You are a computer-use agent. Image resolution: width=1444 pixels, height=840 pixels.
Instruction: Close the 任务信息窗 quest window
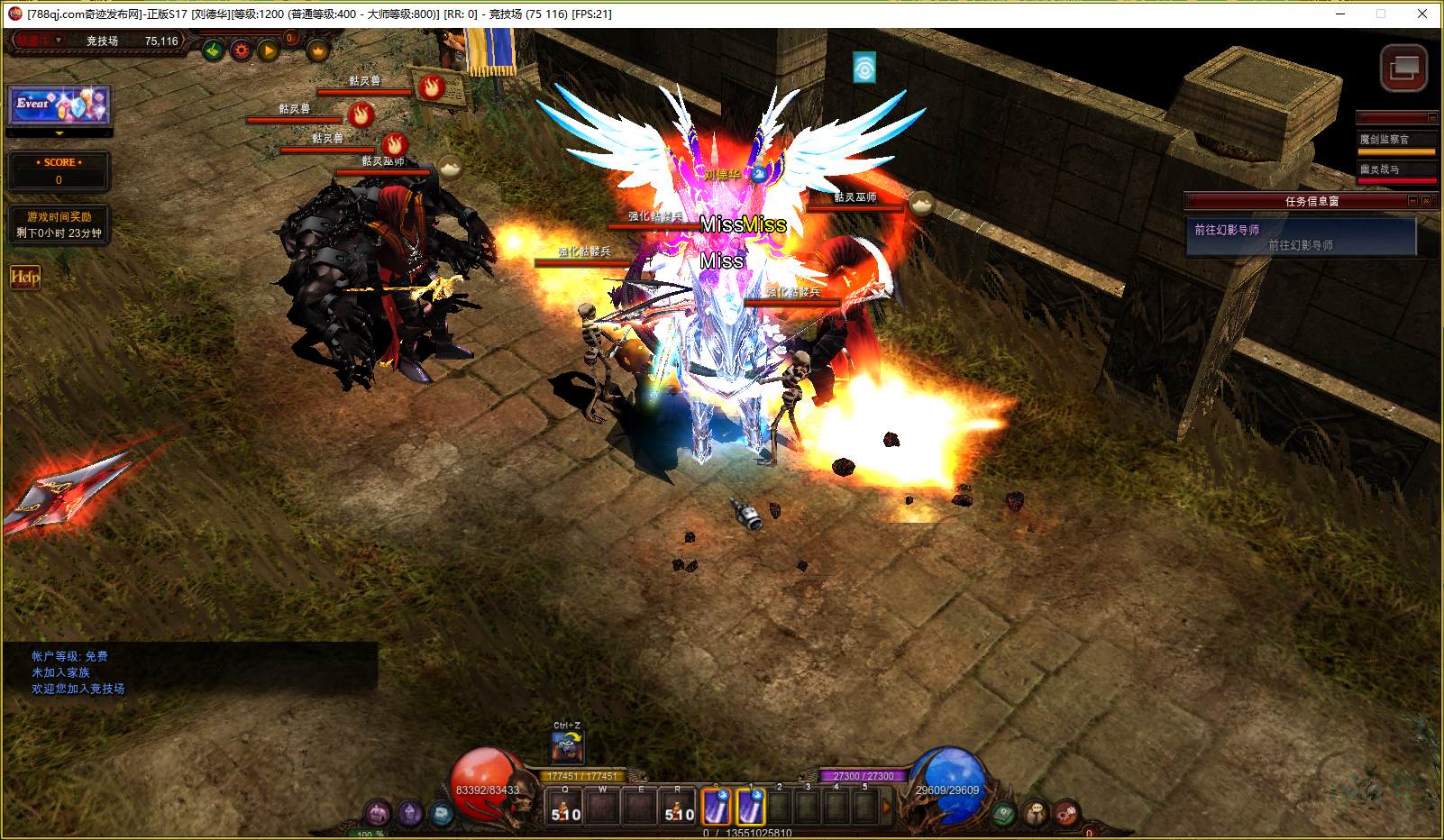tap(1426, 201)
